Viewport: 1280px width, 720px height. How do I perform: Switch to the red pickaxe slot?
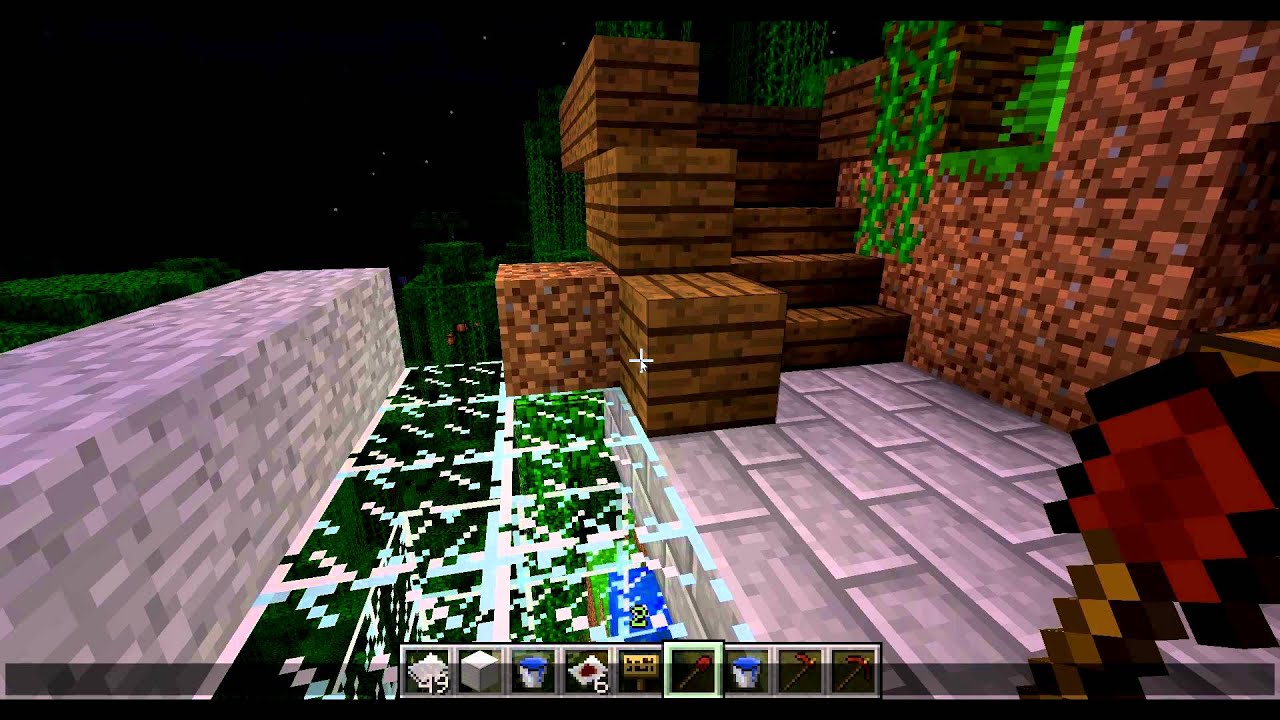[x=853, y=671]
